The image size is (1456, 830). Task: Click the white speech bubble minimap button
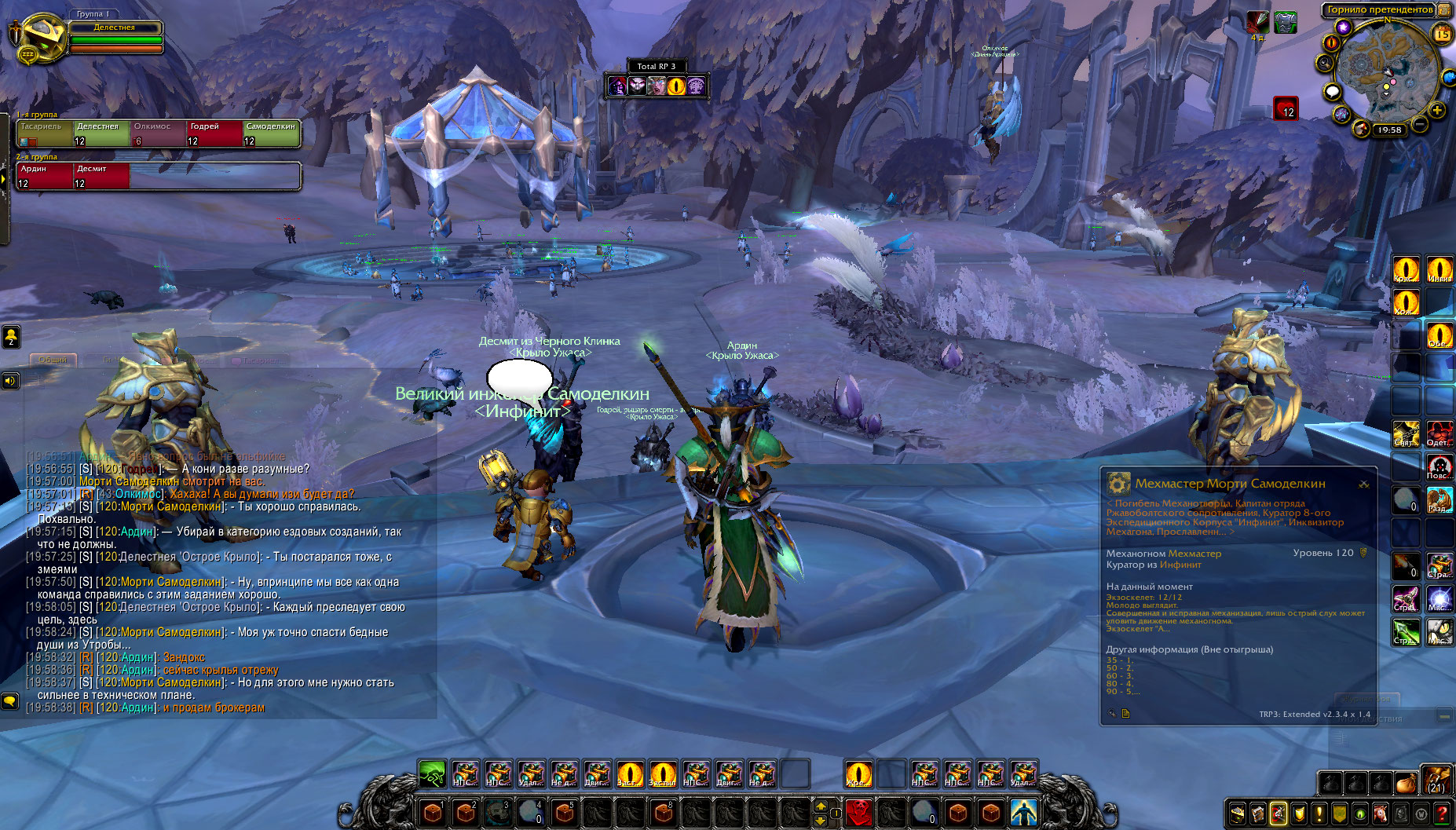1332,92
